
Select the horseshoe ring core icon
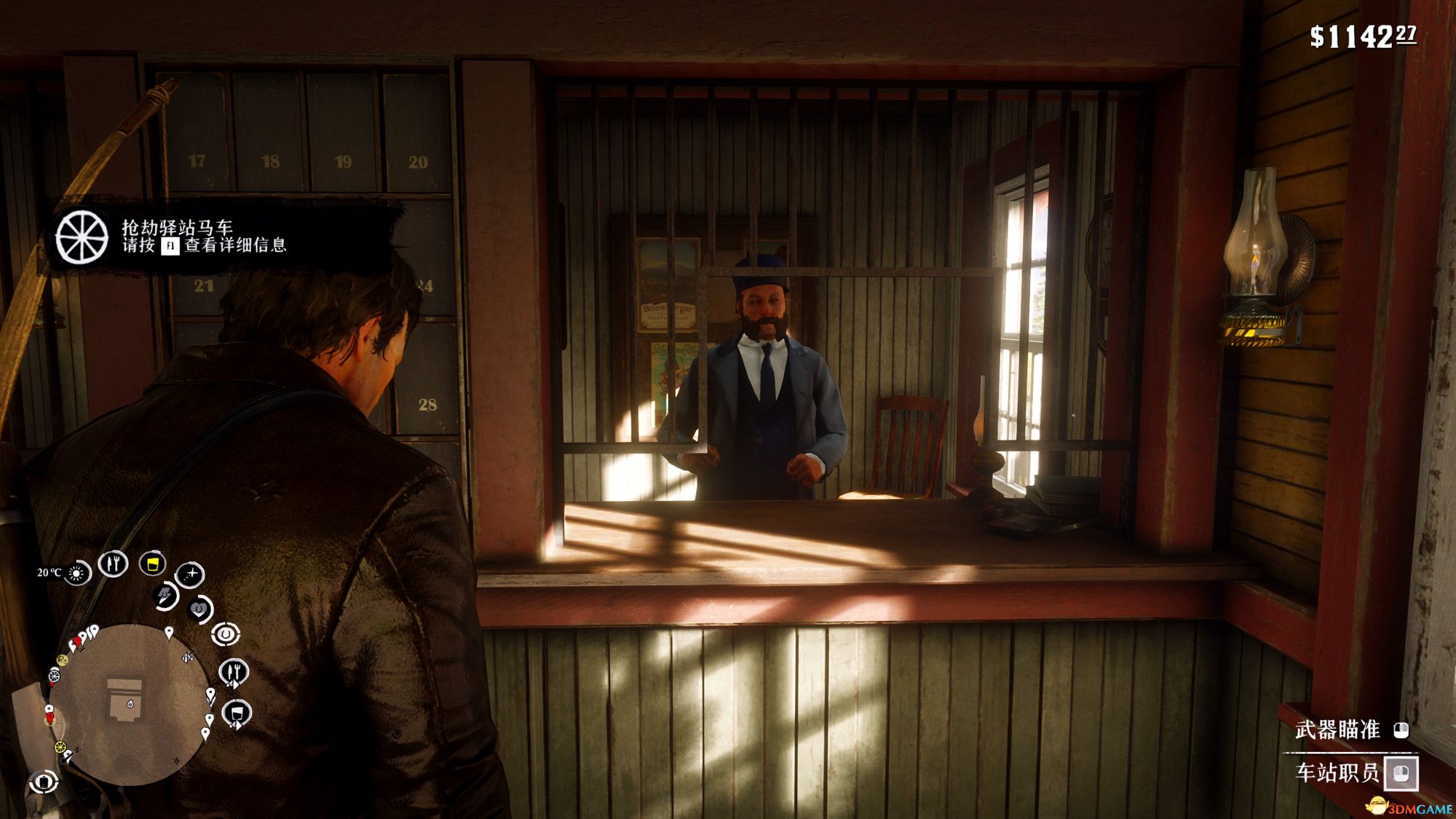(x=226, y=634)
